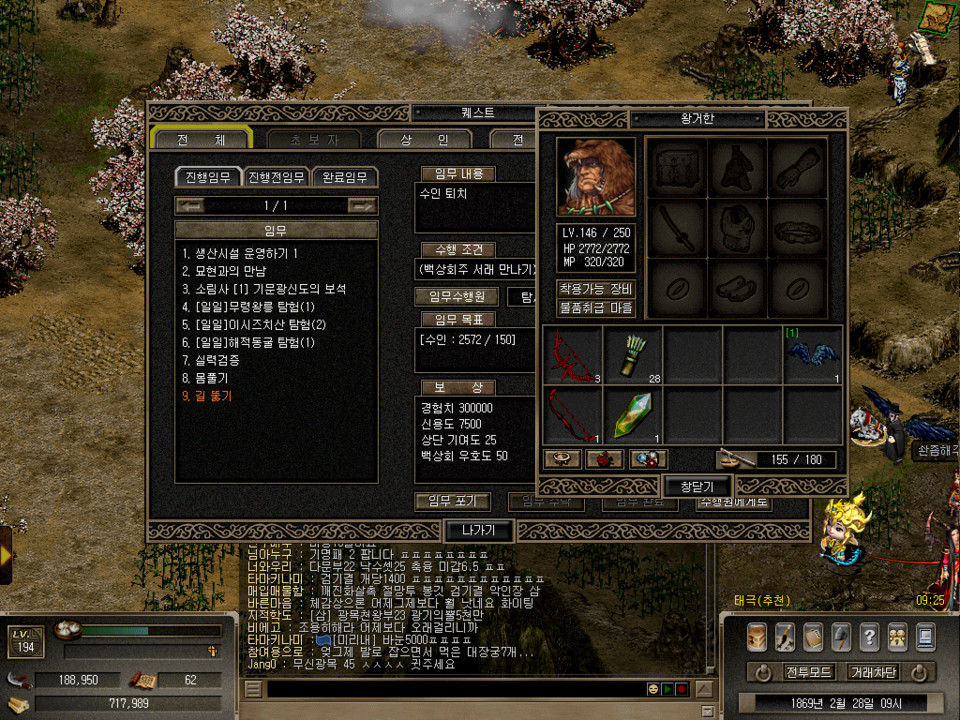Pick the 묘현과의 만남 quest entry

(228, 272)
